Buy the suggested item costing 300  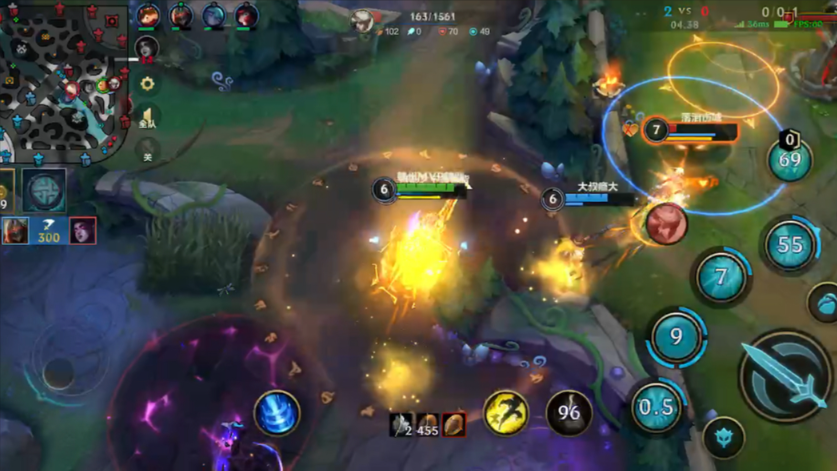[48, 232]
